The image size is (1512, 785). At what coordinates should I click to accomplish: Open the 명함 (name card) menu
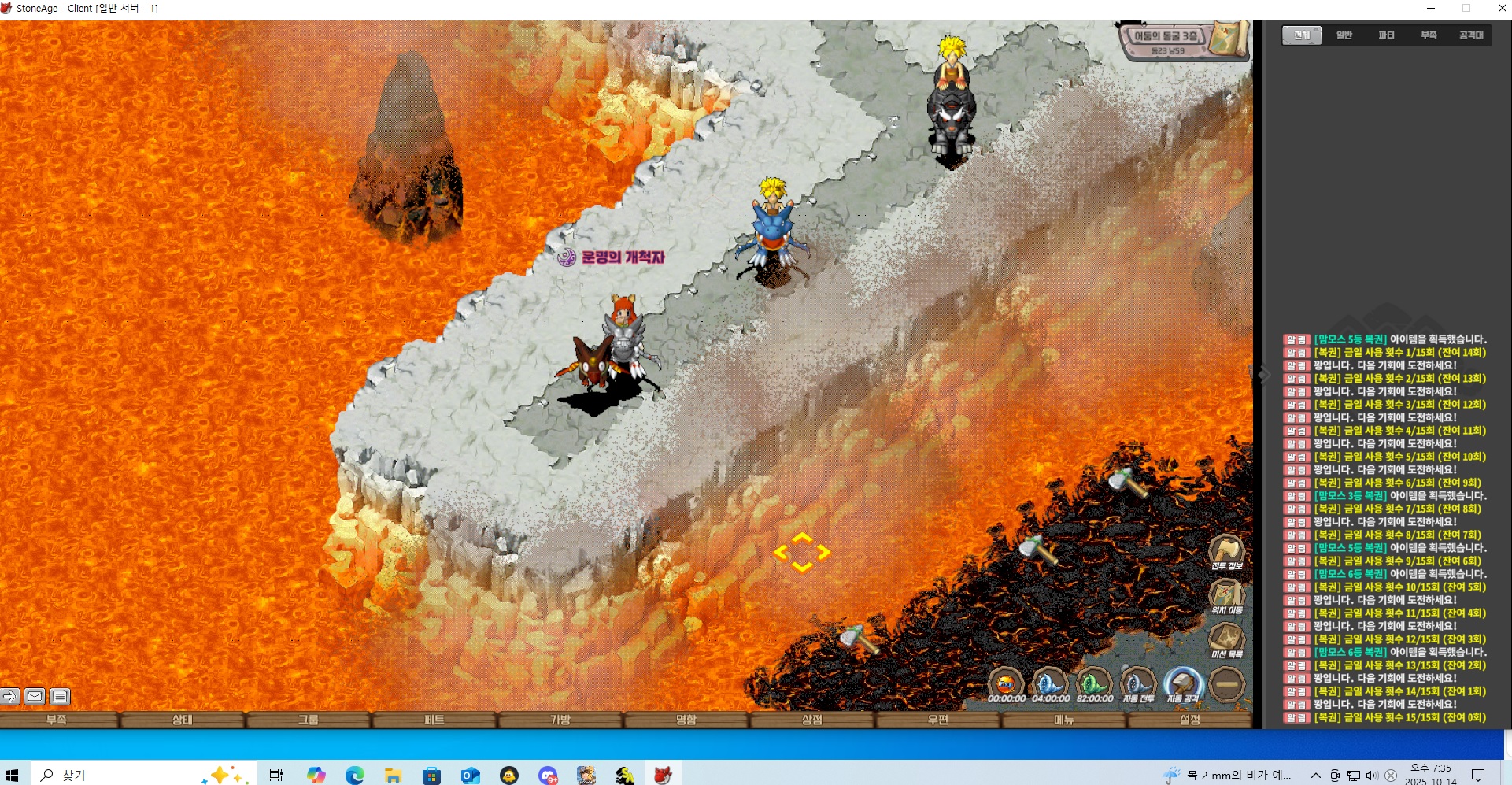click(686, 720)
